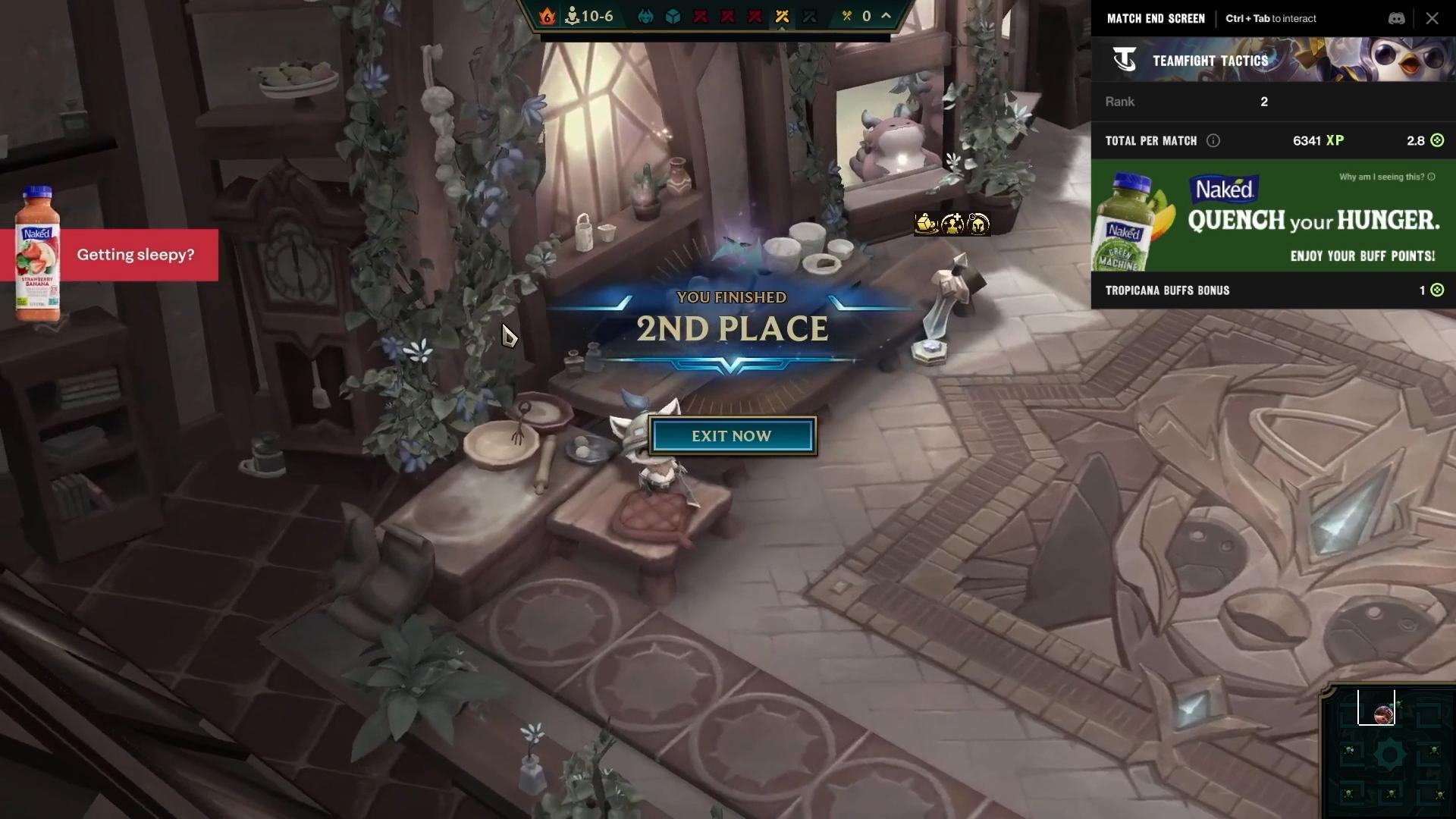1456x819 pixels.
Task: Close the Match End Screen overlay
Action: [1432, 19]
